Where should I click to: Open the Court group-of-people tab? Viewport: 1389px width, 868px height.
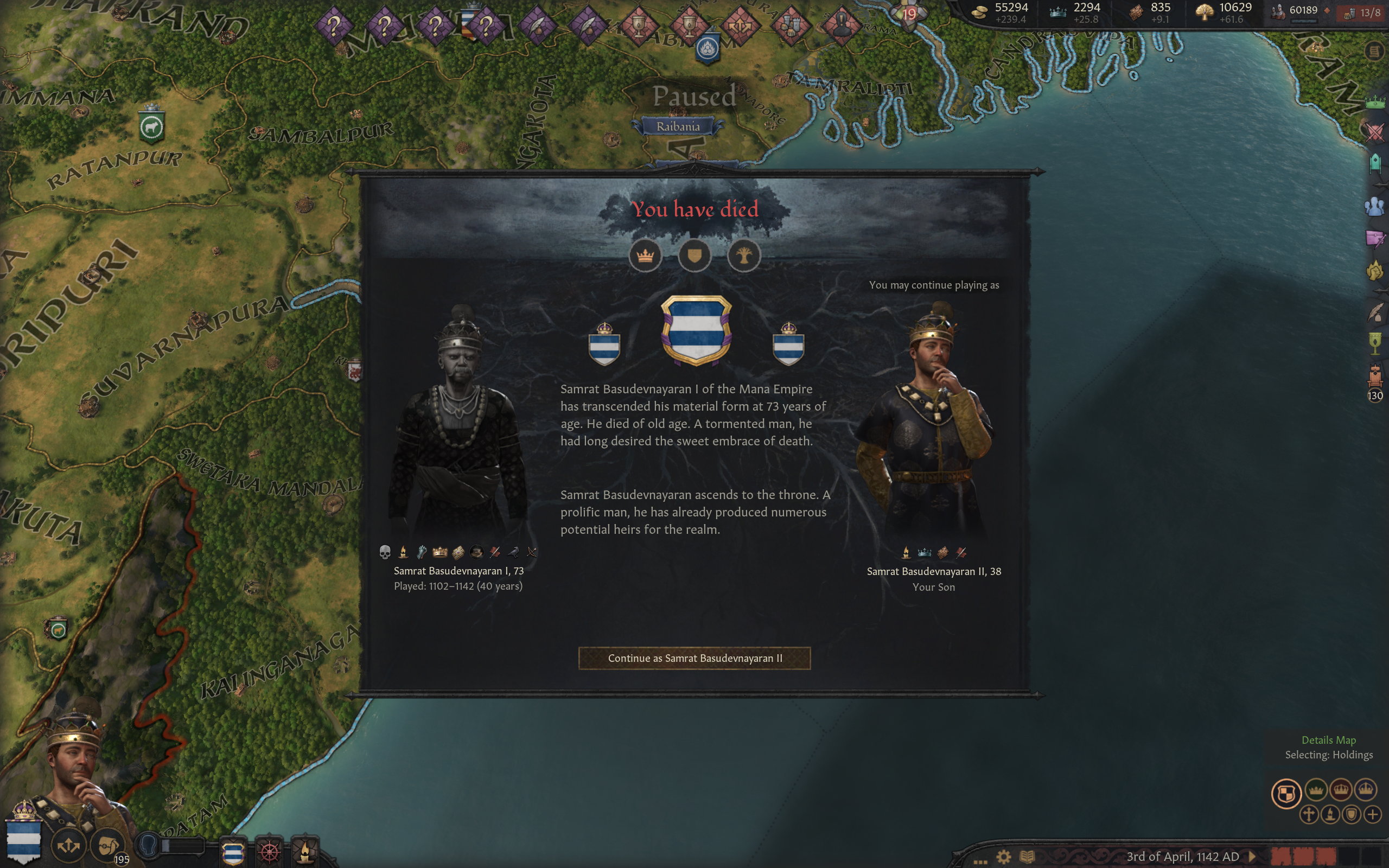(1375, 206)
